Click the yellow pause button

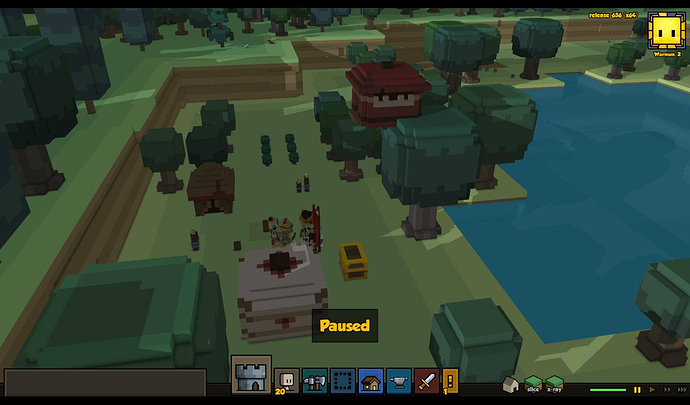(x=638, y=390)
